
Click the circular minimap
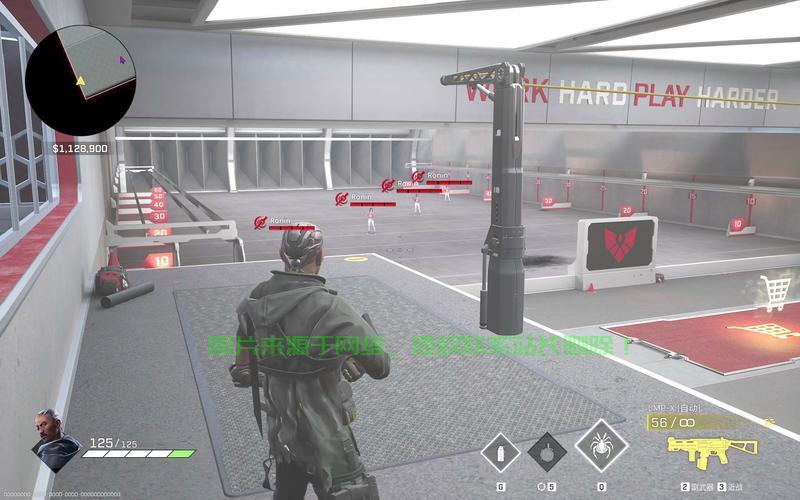click(x=80, y=80)
